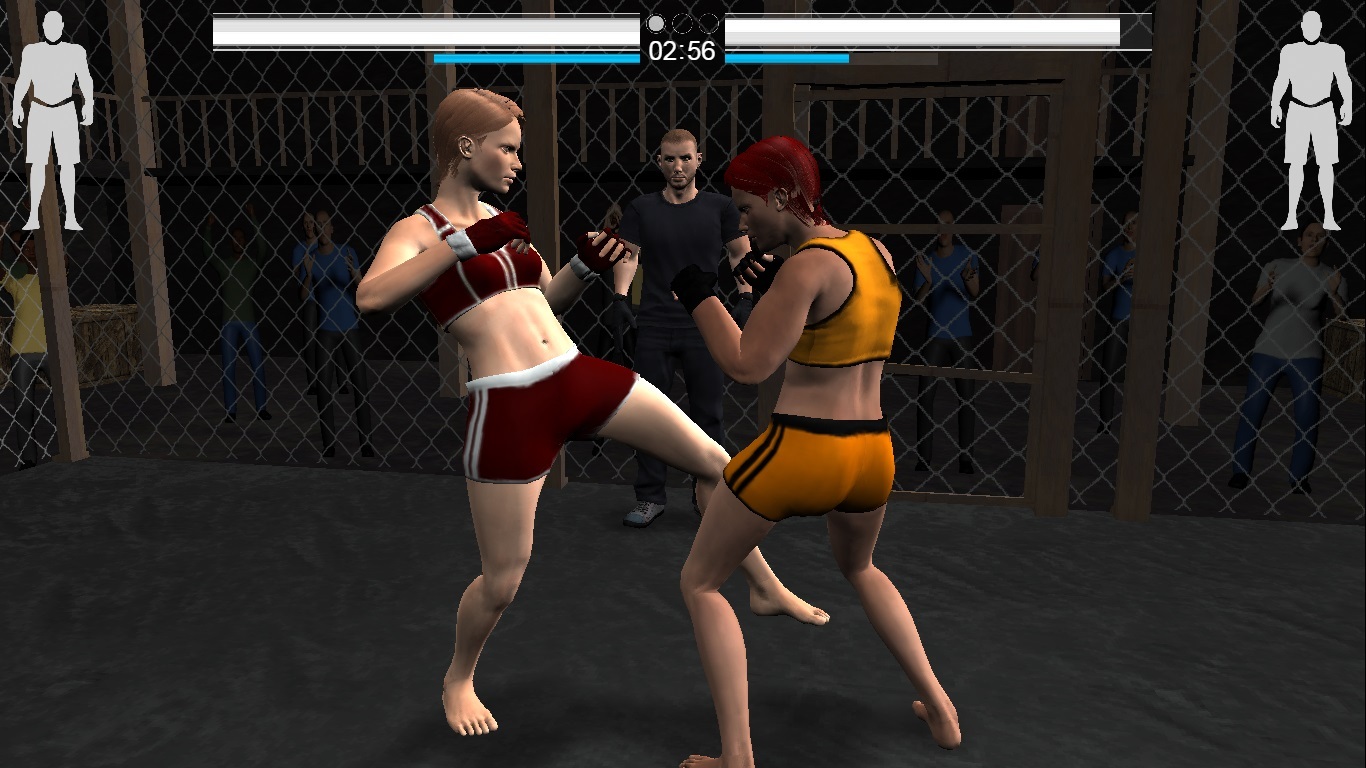
Task: Click the arm of the left silhouette icon
Action: [22, 100]
